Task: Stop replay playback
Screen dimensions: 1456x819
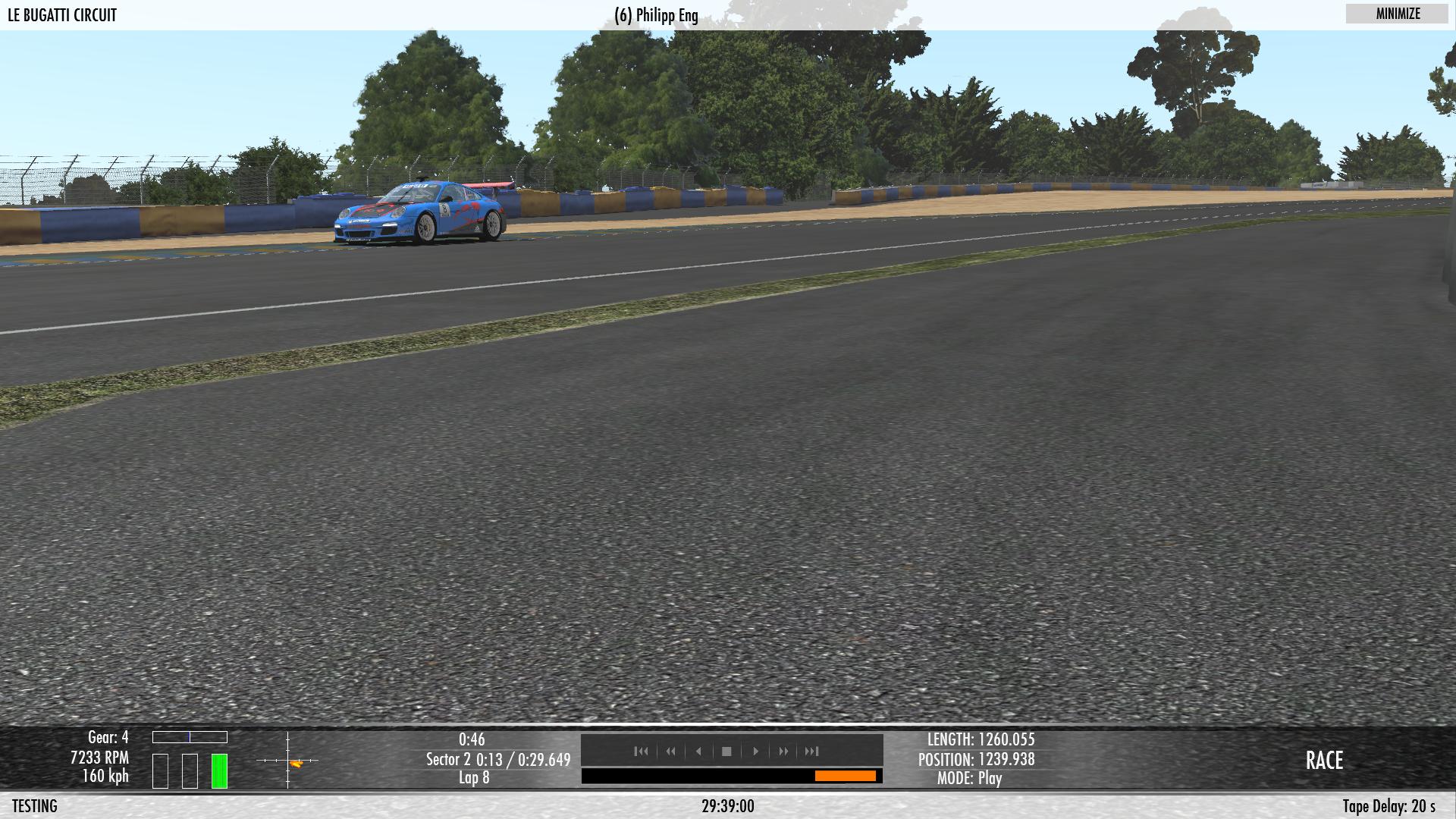Action: pyautogui.click(x=726, y=752)
